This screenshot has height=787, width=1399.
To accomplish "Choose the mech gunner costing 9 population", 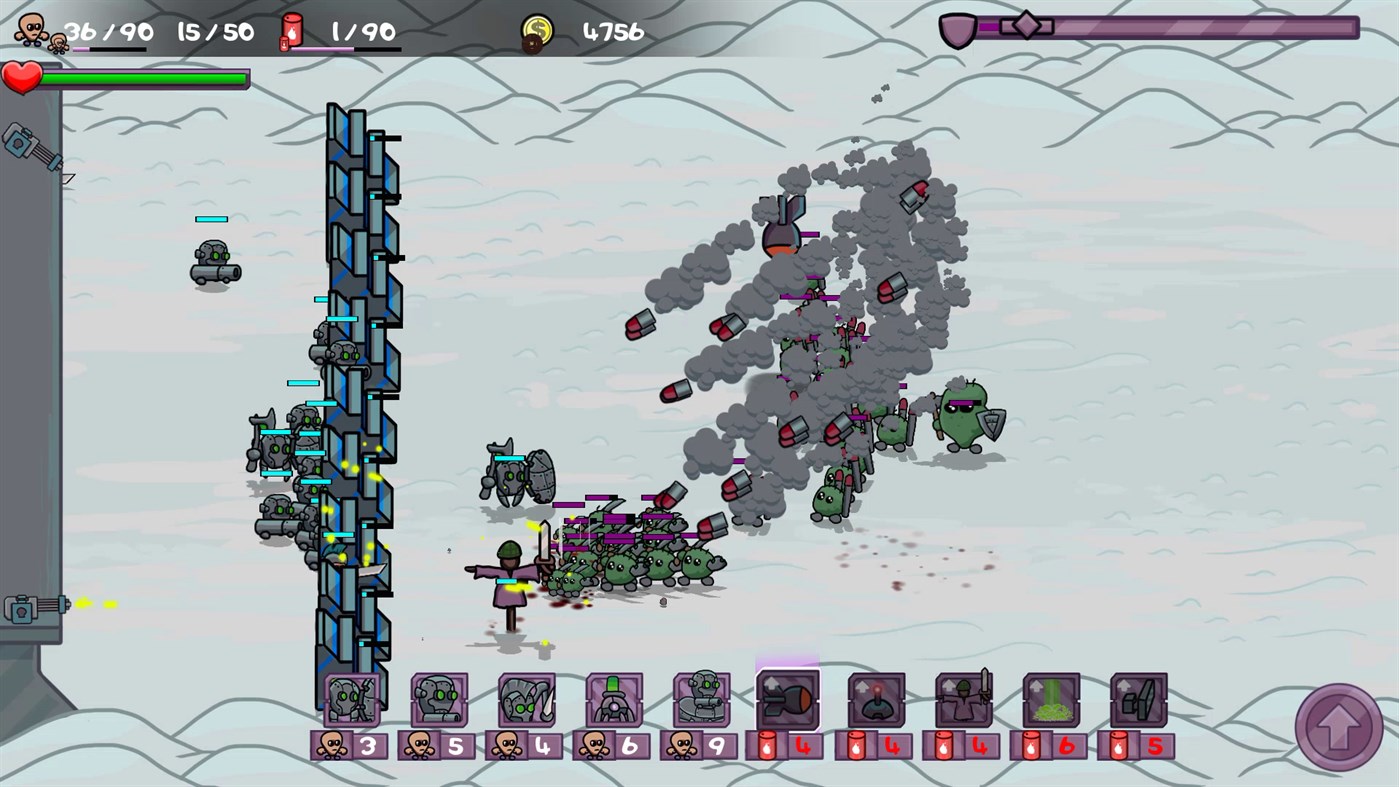I will pos(702,698).
